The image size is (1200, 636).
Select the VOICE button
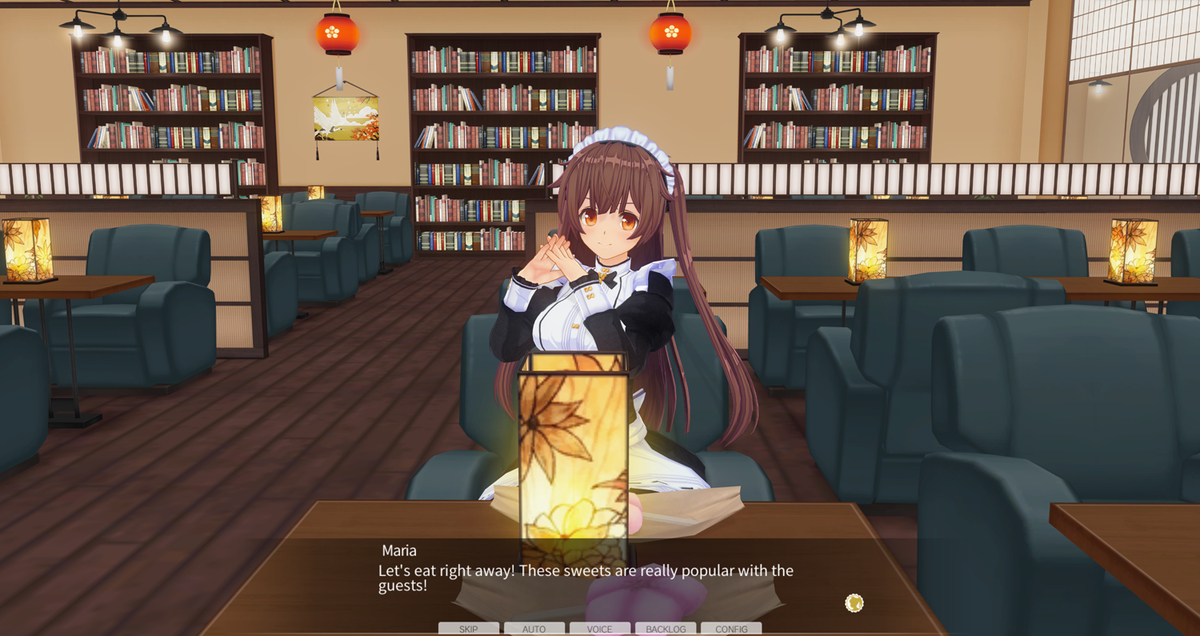(600, 629)
